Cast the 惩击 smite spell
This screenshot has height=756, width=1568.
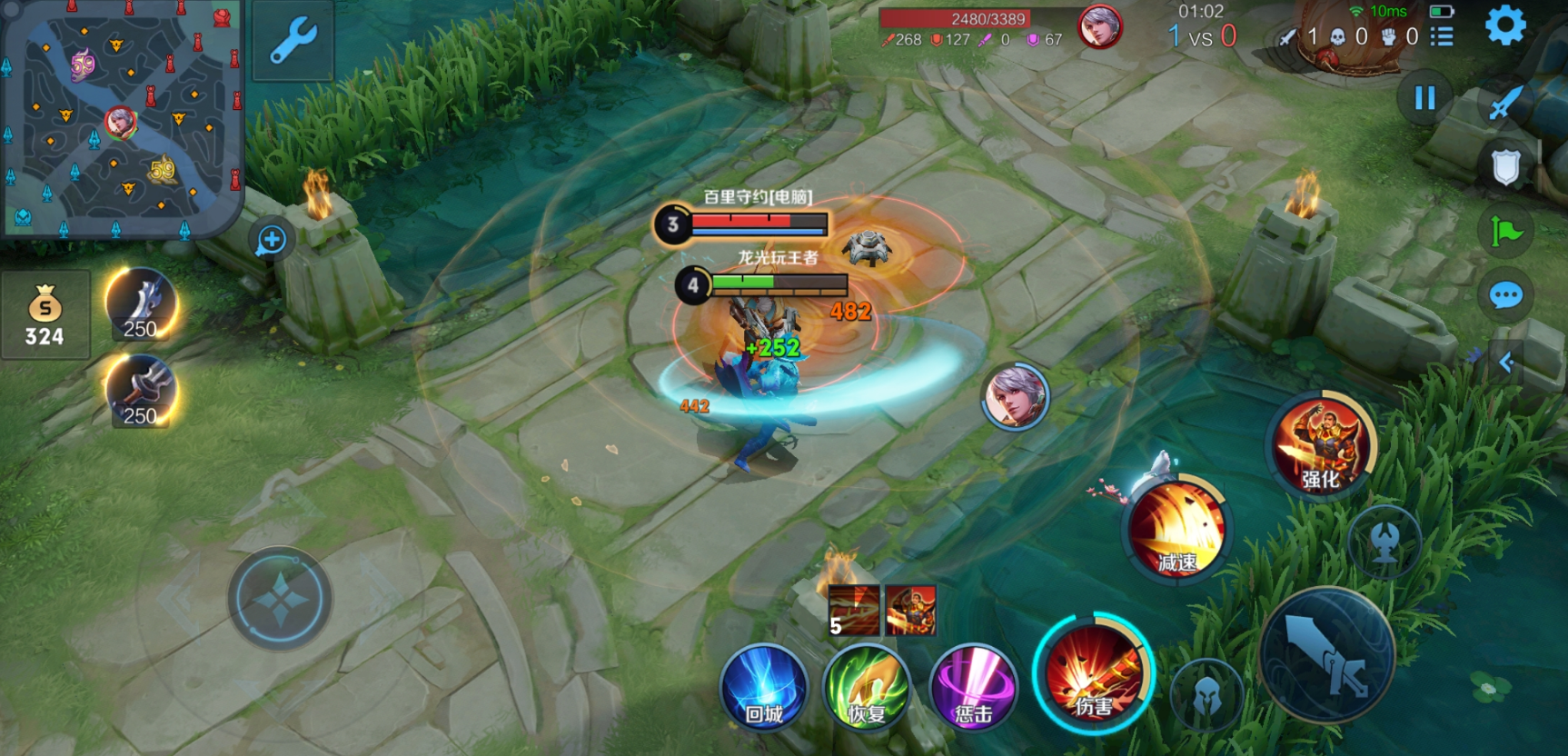point(973,688)
